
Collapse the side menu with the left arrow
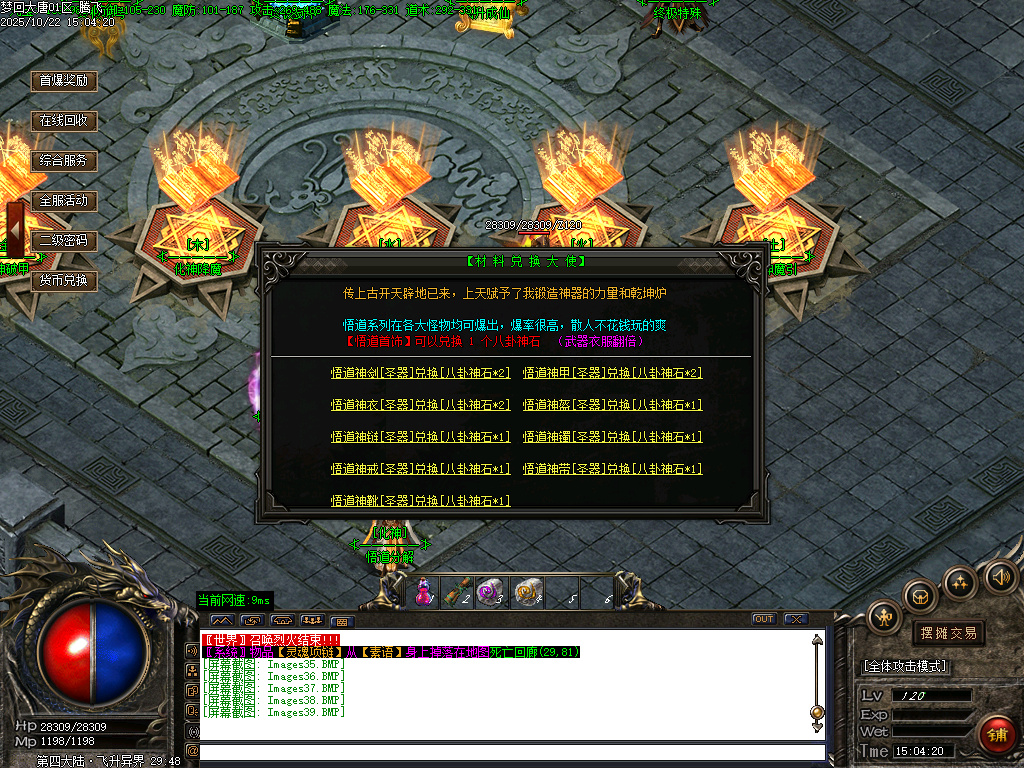tap(16, 231)
